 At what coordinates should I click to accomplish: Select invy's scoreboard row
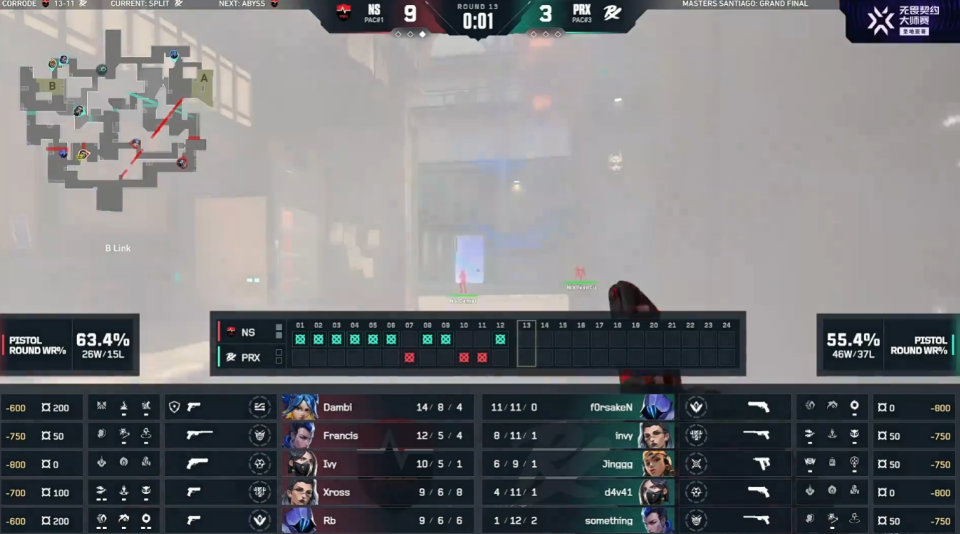coord(580,435)
